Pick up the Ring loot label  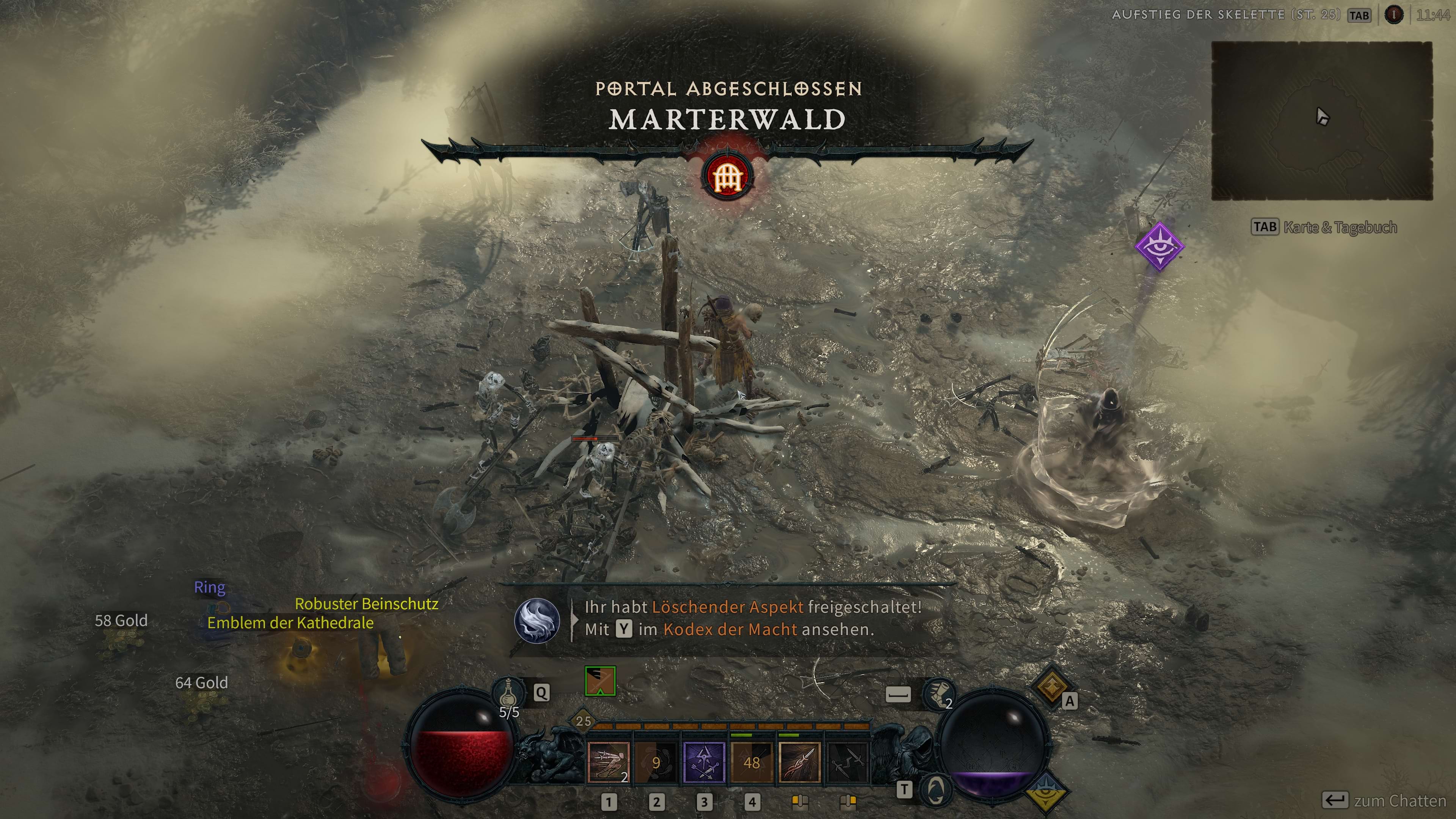[210, 587]
